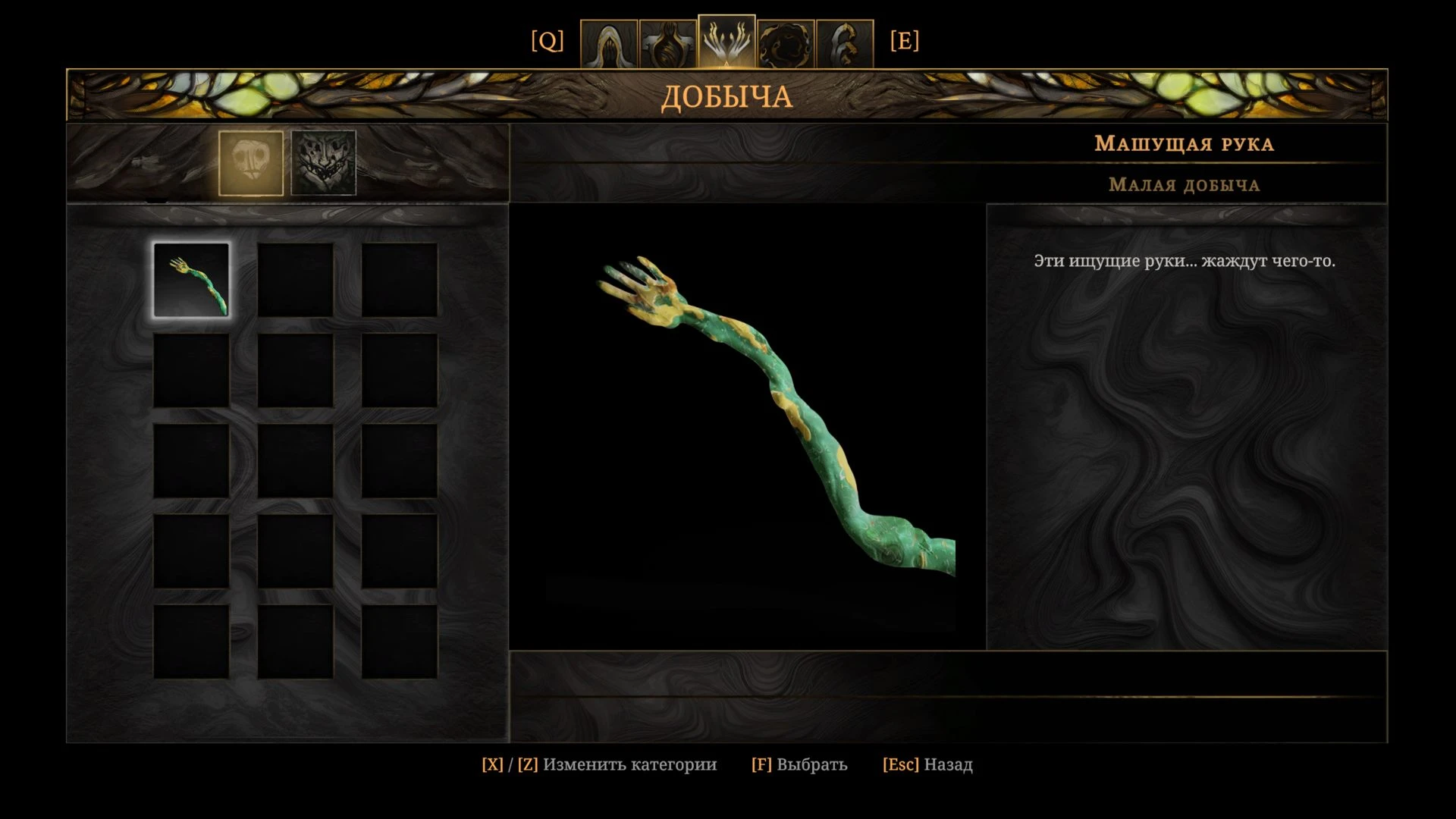Choose the pale mask loot category

click(x=251, y=163)
